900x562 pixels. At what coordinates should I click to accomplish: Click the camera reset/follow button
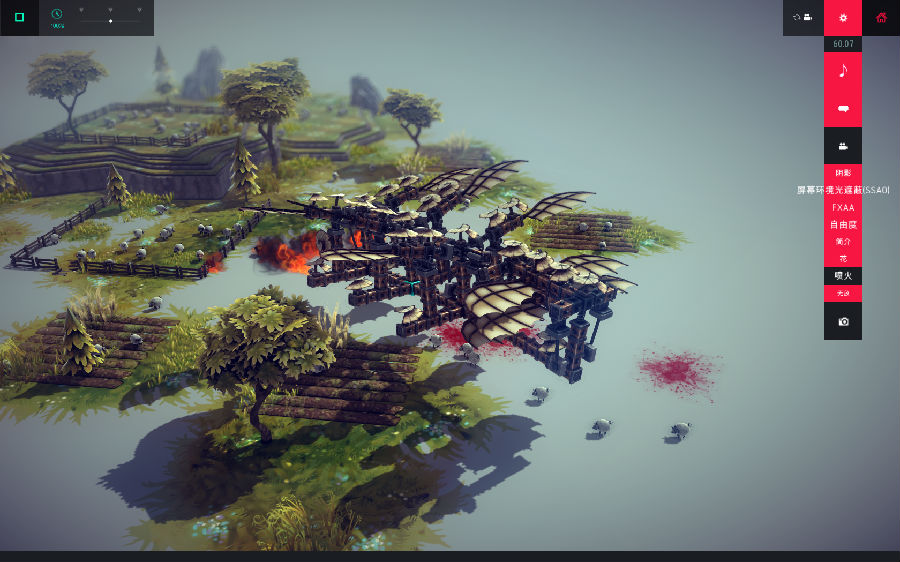[x=802, y=17]
